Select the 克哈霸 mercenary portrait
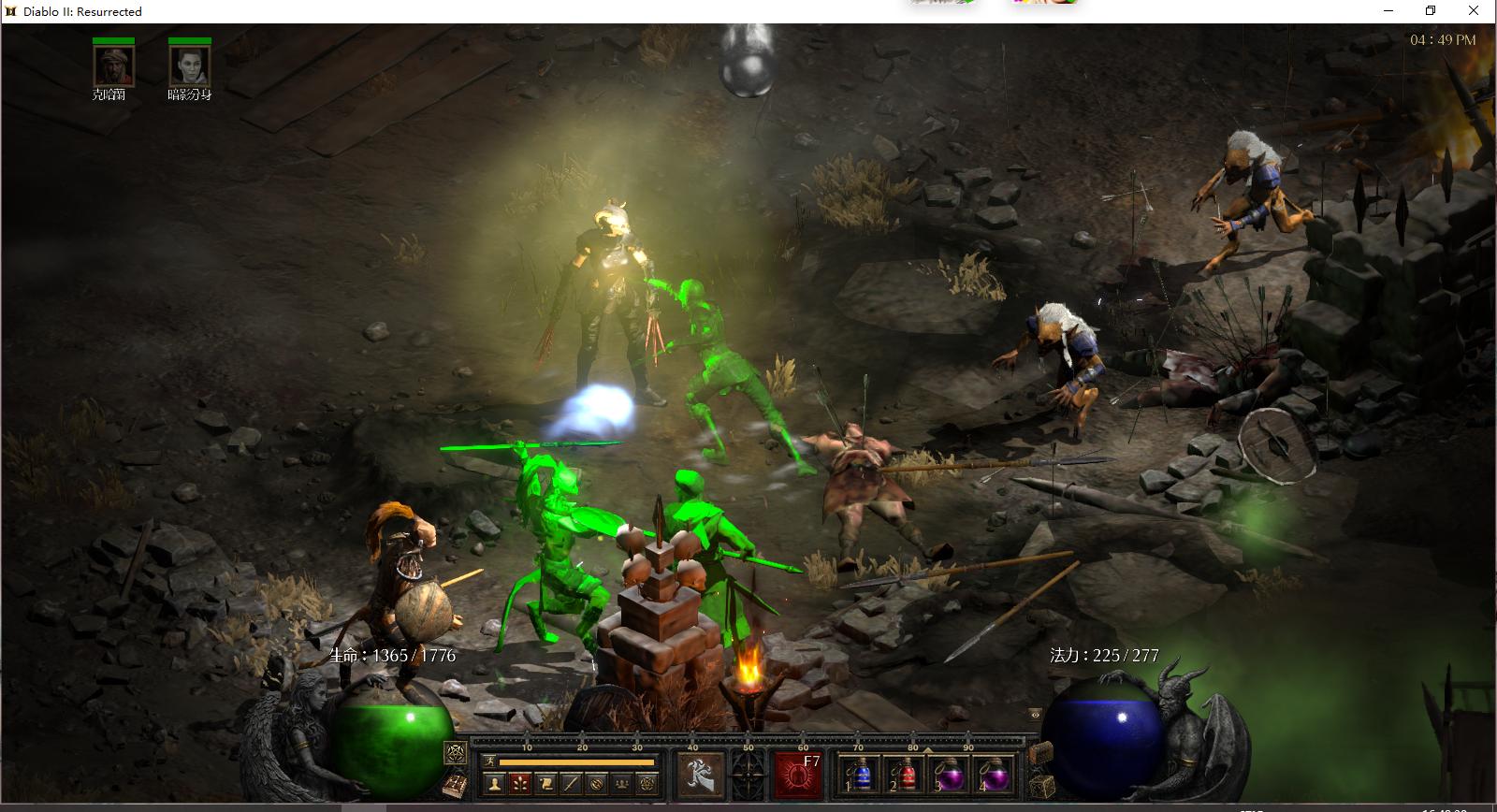This screenshot has height=812, width=1497. point(113,65)
